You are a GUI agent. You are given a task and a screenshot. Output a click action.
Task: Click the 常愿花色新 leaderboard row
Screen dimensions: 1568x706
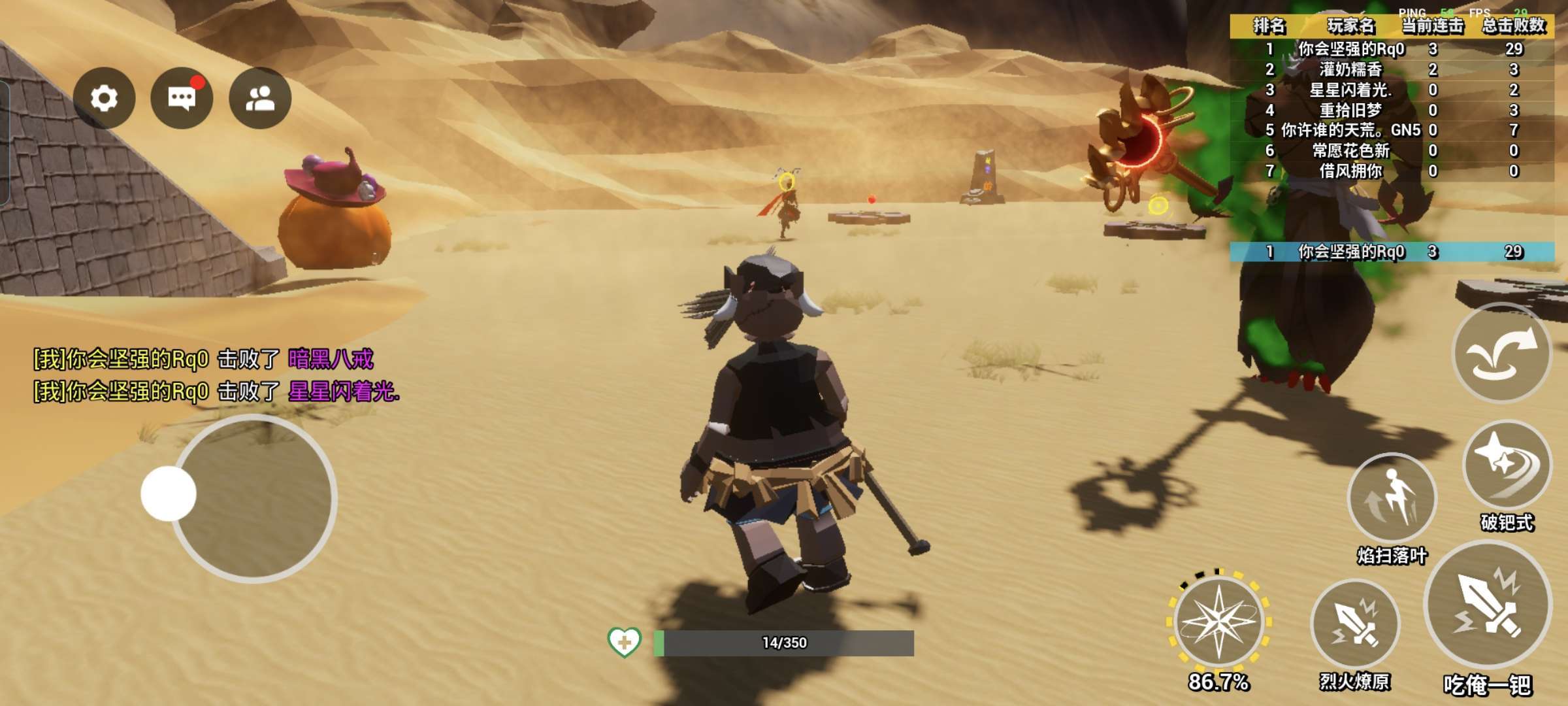point(1392,150)
